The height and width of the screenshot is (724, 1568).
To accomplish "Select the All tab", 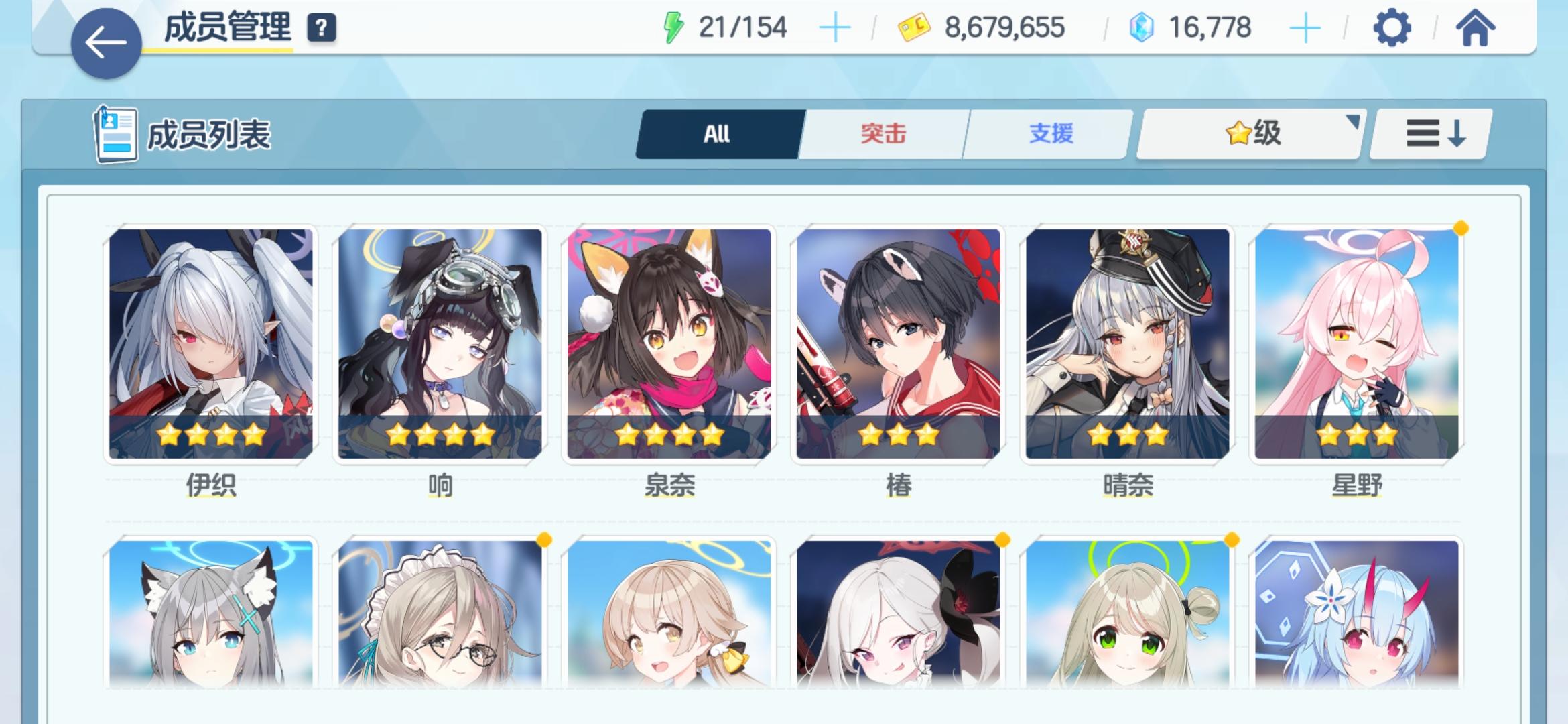I will click(718, 133).
